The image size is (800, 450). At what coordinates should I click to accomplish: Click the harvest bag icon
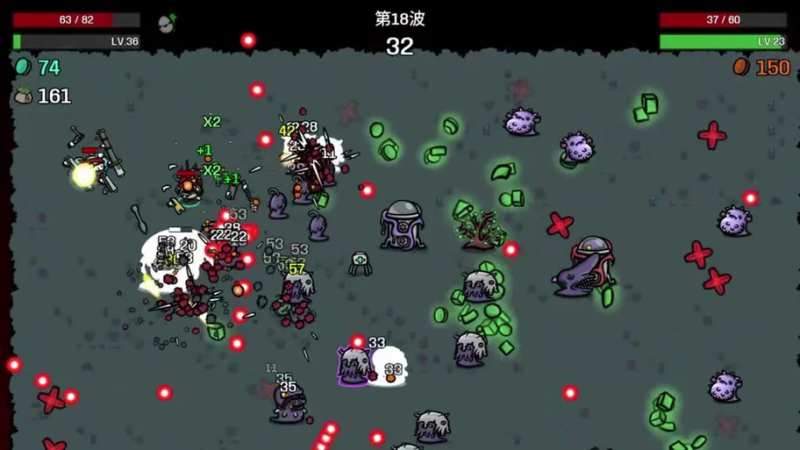(22, 96)
